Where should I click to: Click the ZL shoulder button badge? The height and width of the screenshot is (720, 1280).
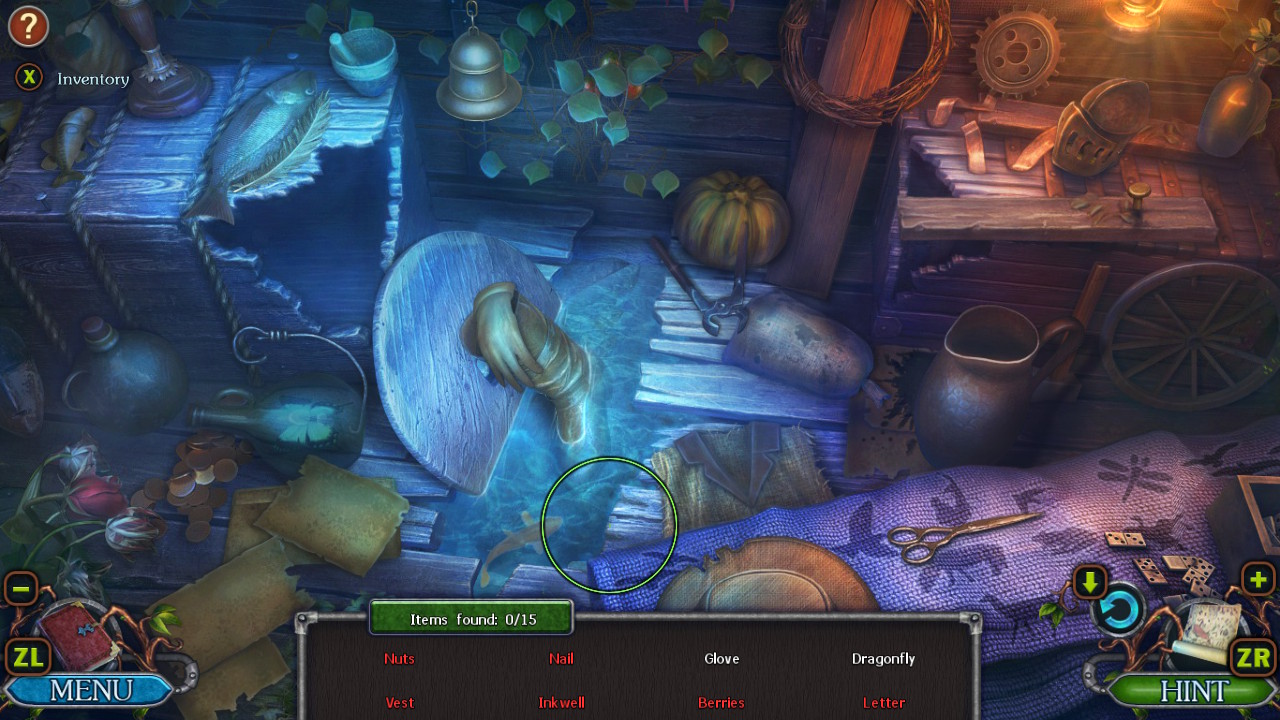click(29, 657)
